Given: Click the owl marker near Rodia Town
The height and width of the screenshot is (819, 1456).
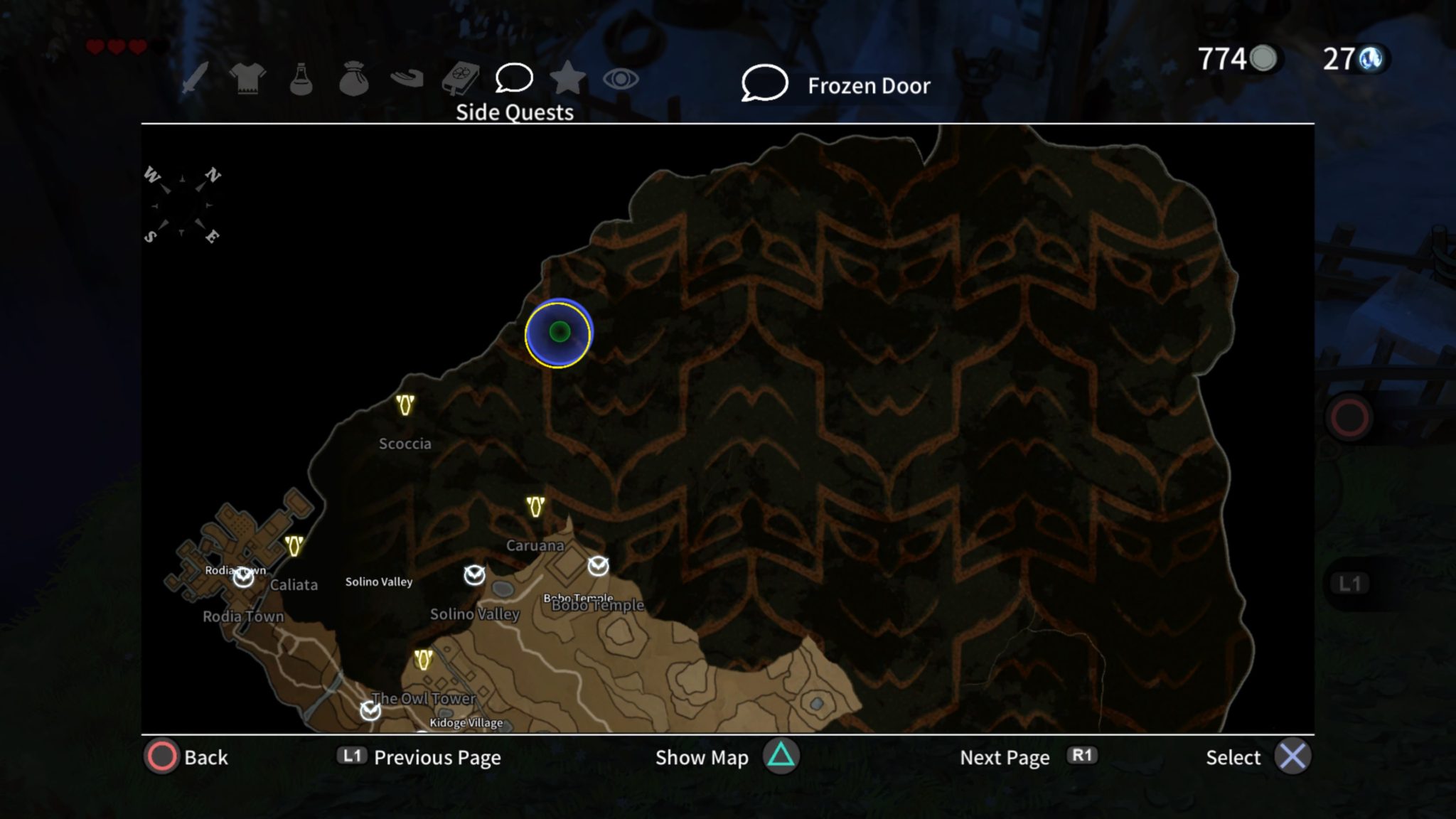Looking at the screenshot, I should tap(242, 578).
